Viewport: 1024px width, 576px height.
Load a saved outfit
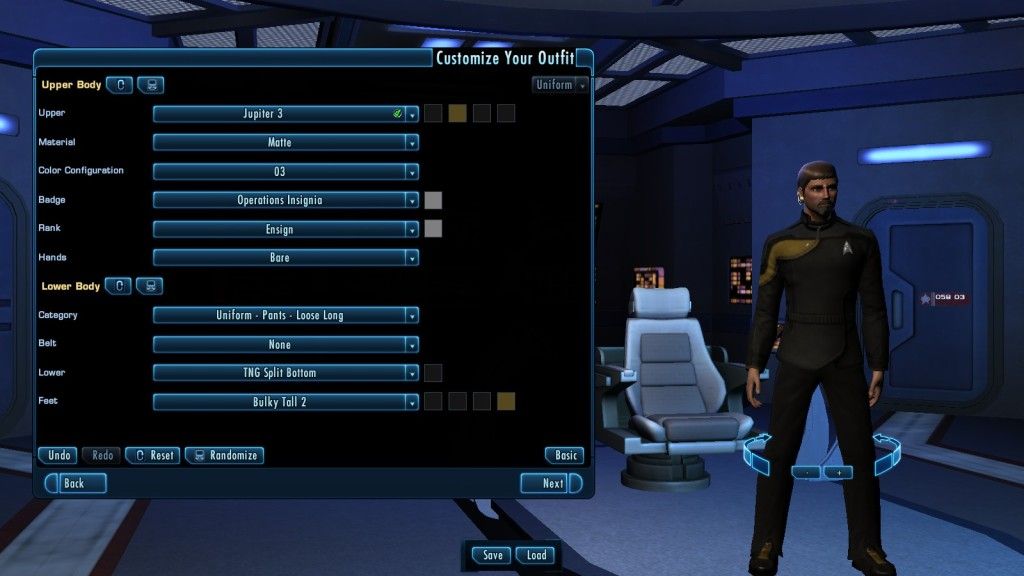pos(535,555)
